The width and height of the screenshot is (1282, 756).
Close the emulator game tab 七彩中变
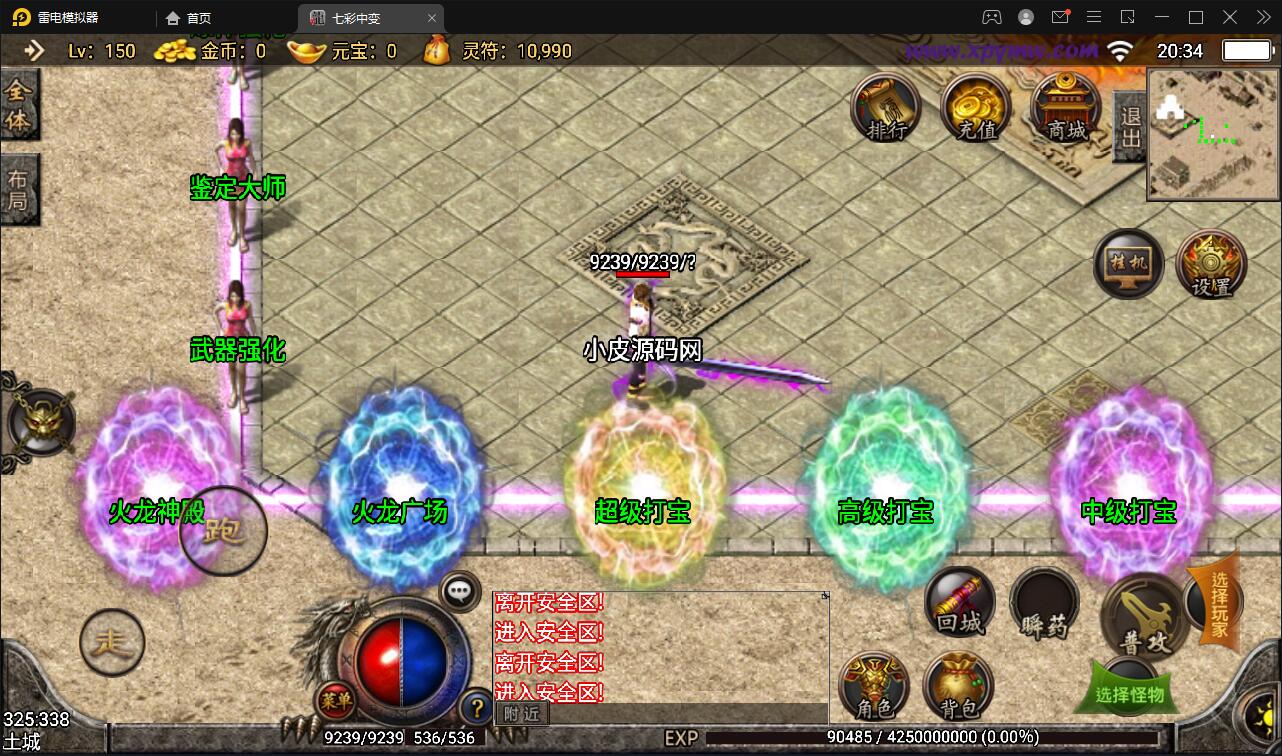click(x=432, y=18)
